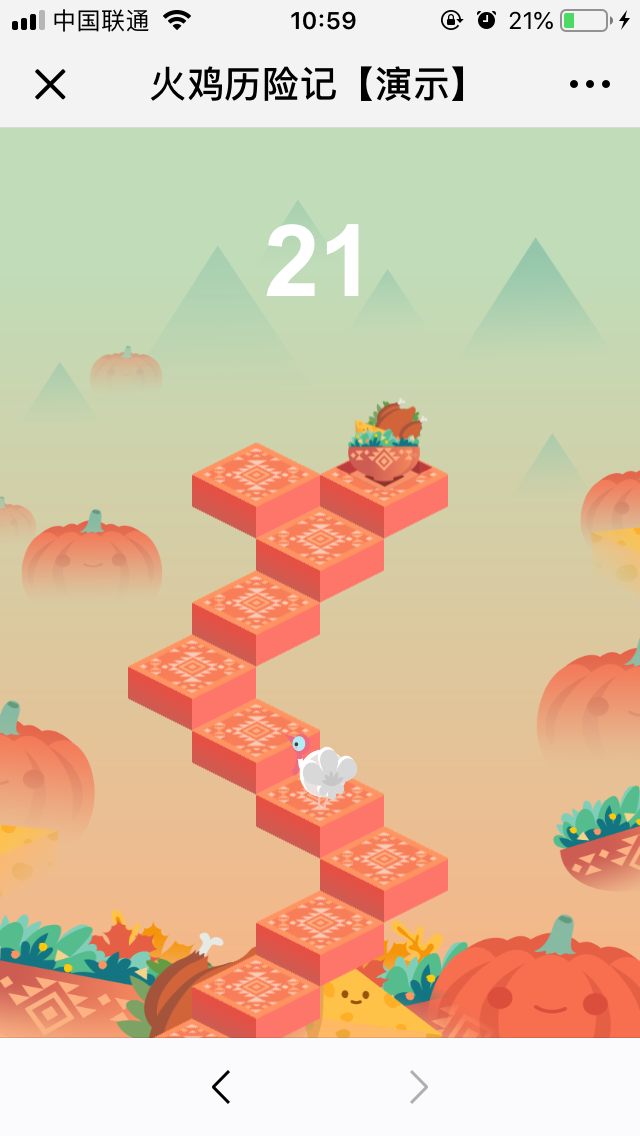
Task: Open the three-dot more options menu
Action: tap(590, 85)
